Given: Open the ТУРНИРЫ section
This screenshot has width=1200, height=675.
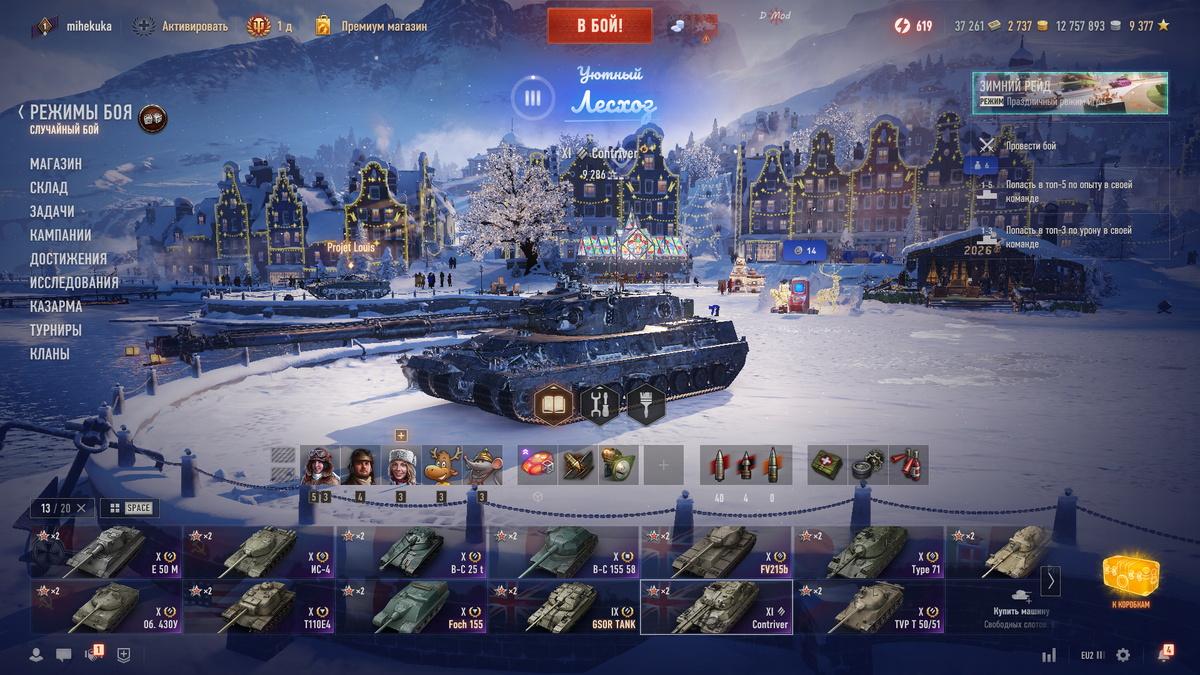Looking at the screenshot, I should (x=56, y=330).
